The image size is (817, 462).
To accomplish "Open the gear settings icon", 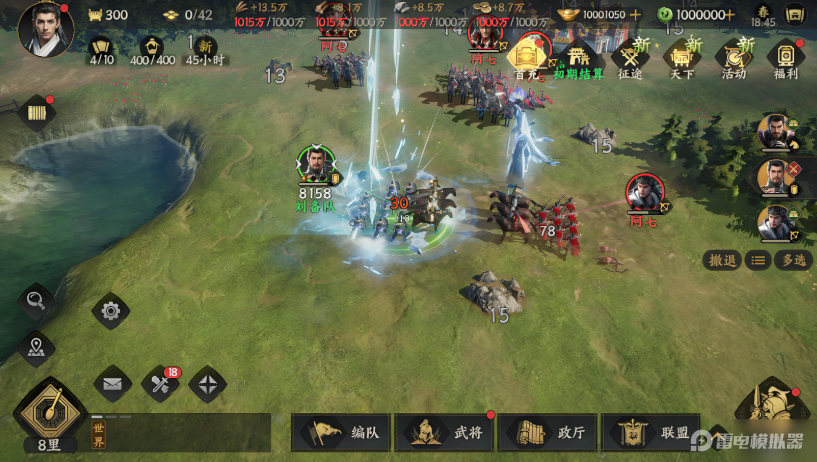I will click(x=110, y=311).
